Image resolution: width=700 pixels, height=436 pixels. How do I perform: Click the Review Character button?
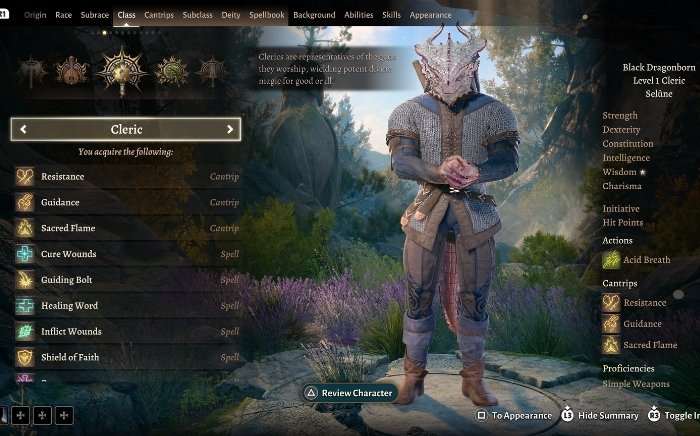350,393
